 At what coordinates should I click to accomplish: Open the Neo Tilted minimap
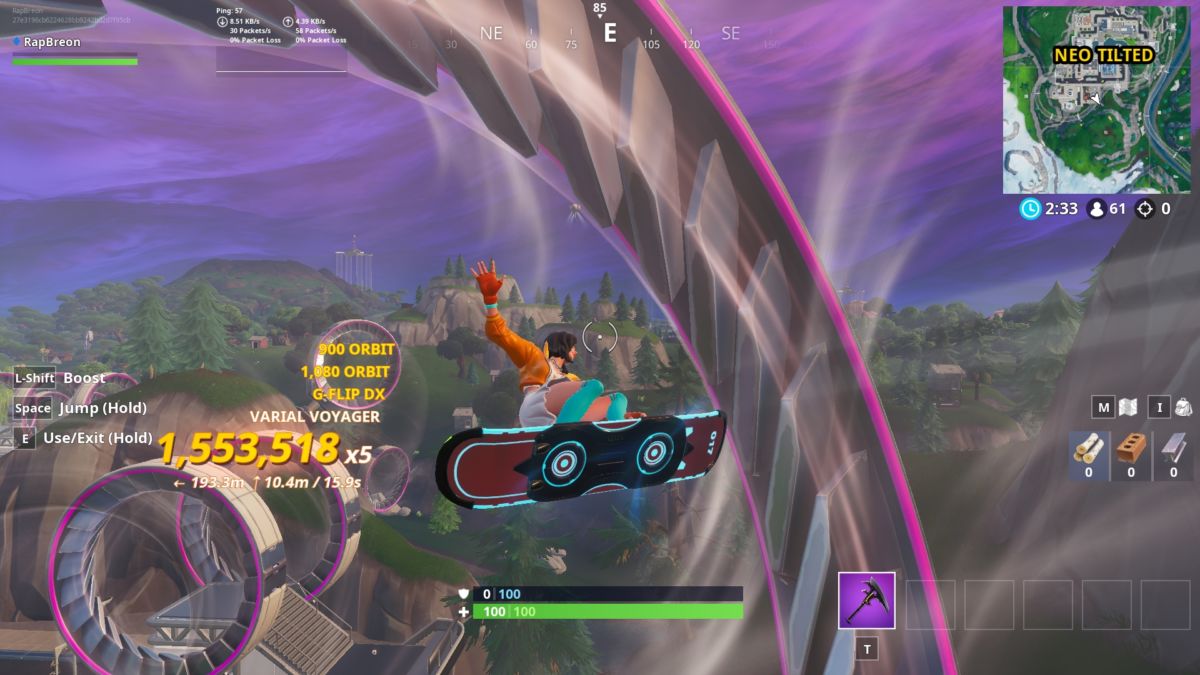coord(1096,100)
